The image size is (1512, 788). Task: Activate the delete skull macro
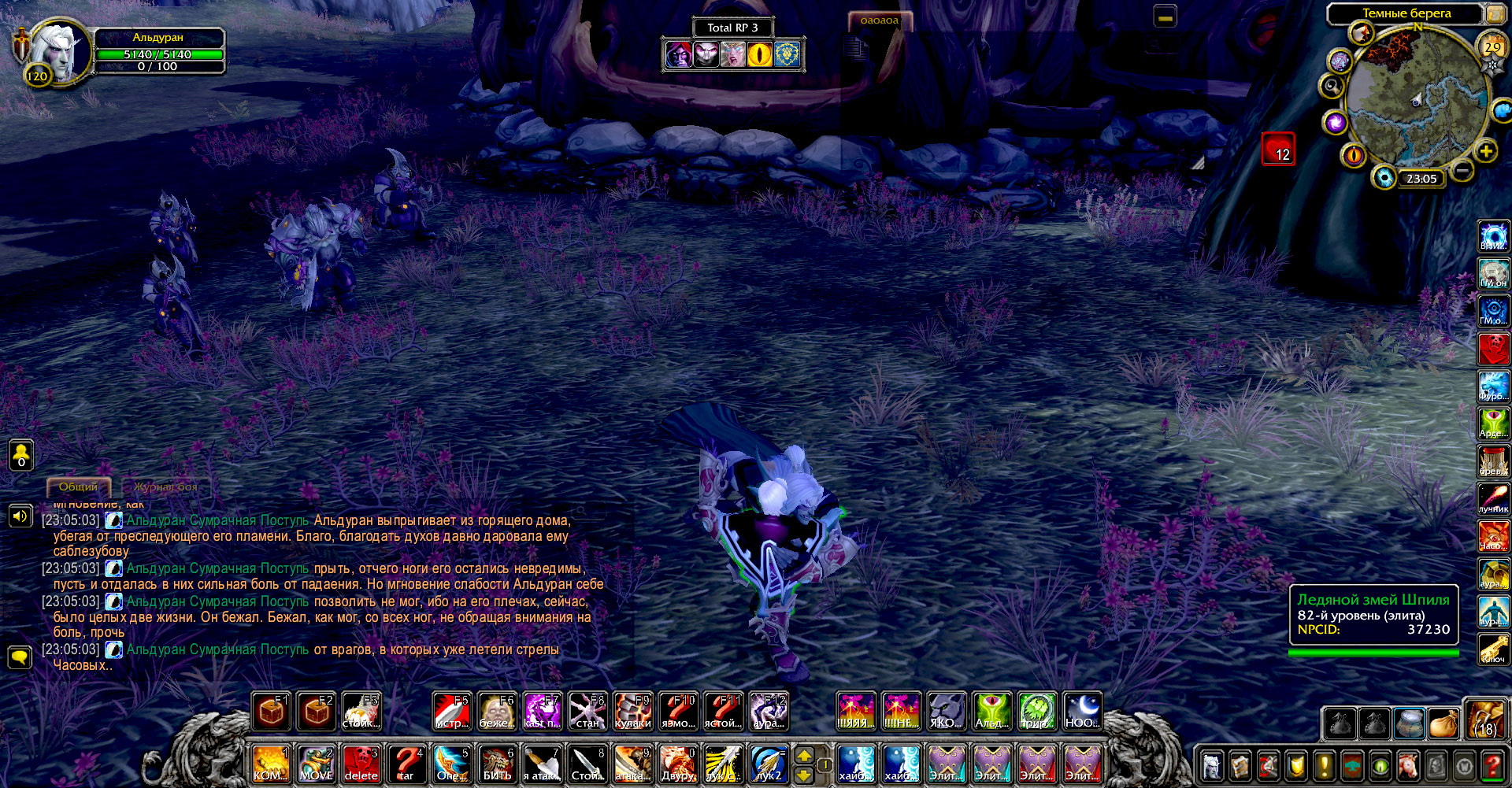coord(361,764)
